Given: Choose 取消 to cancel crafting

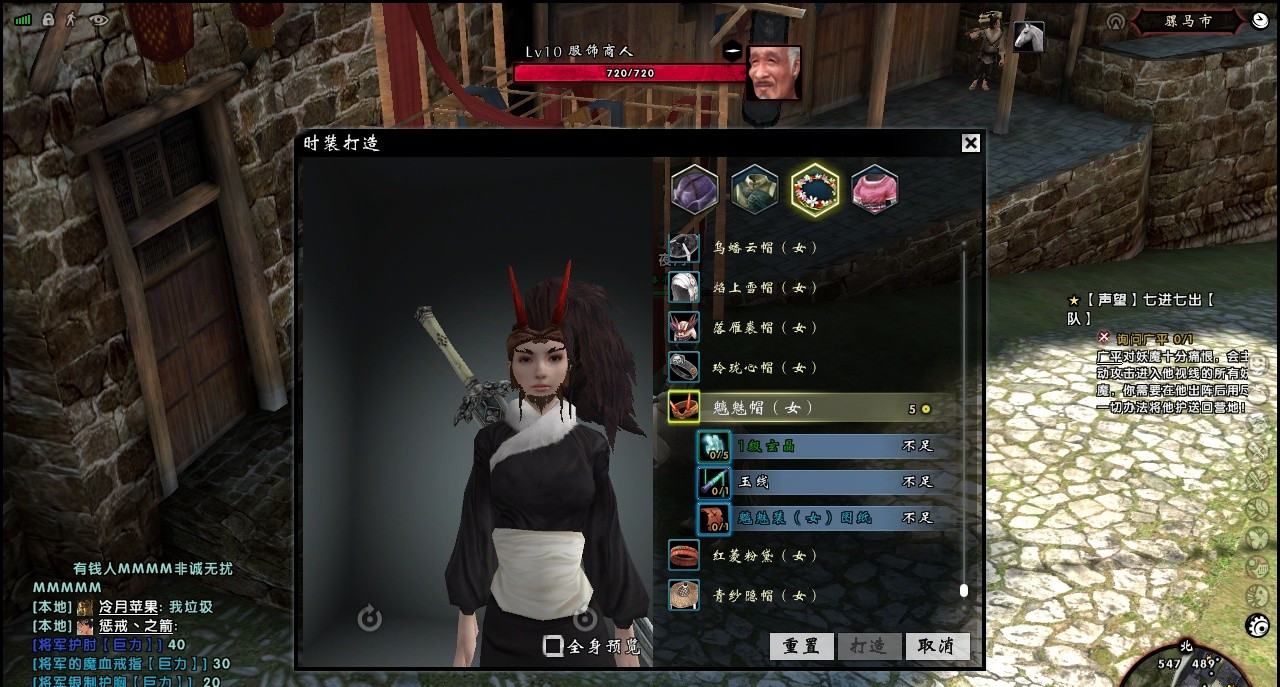Looking at the screenshot, I should tap(936, 646).
